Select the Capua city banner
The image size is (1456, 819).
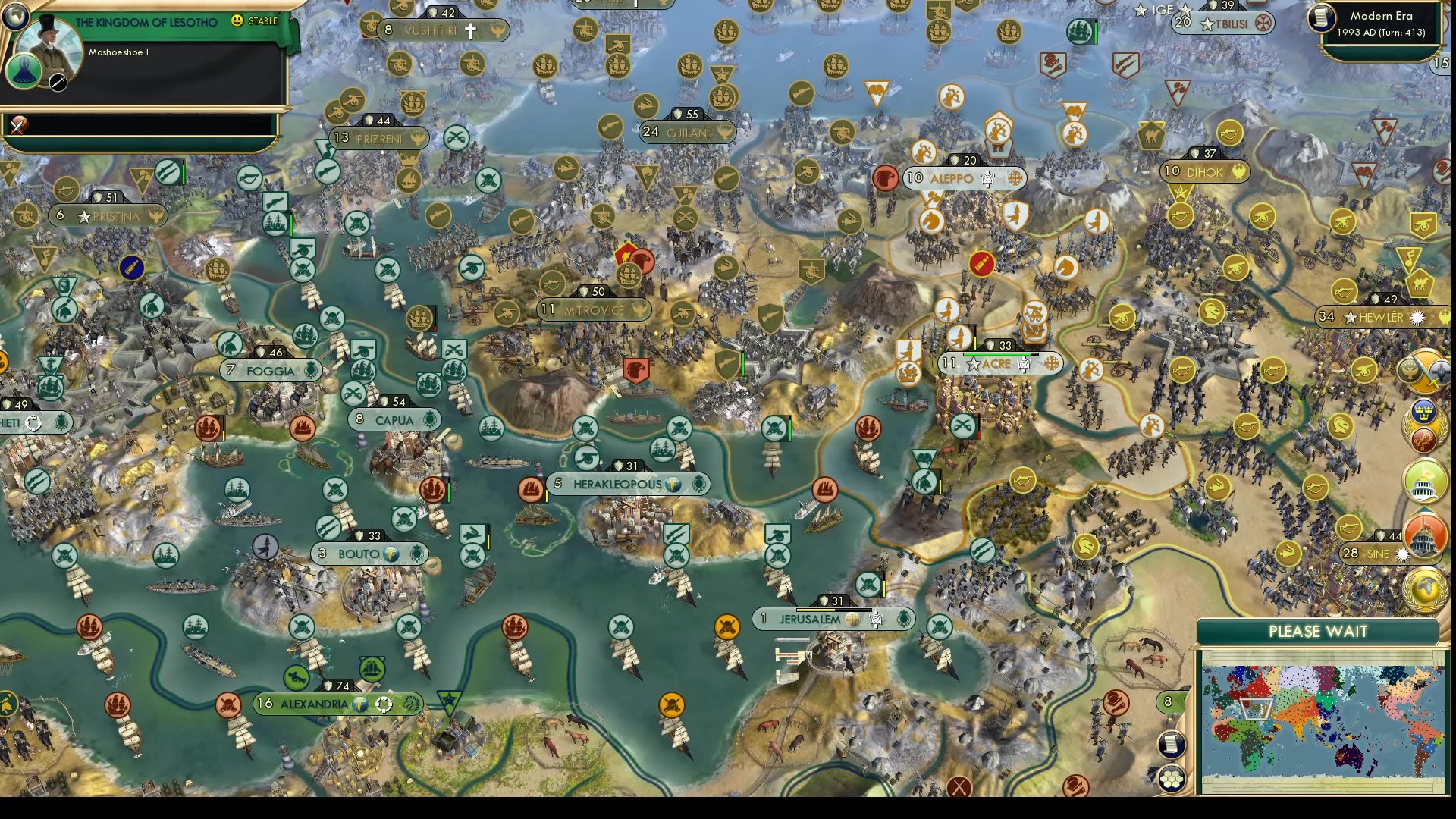[x=392, y=420]
